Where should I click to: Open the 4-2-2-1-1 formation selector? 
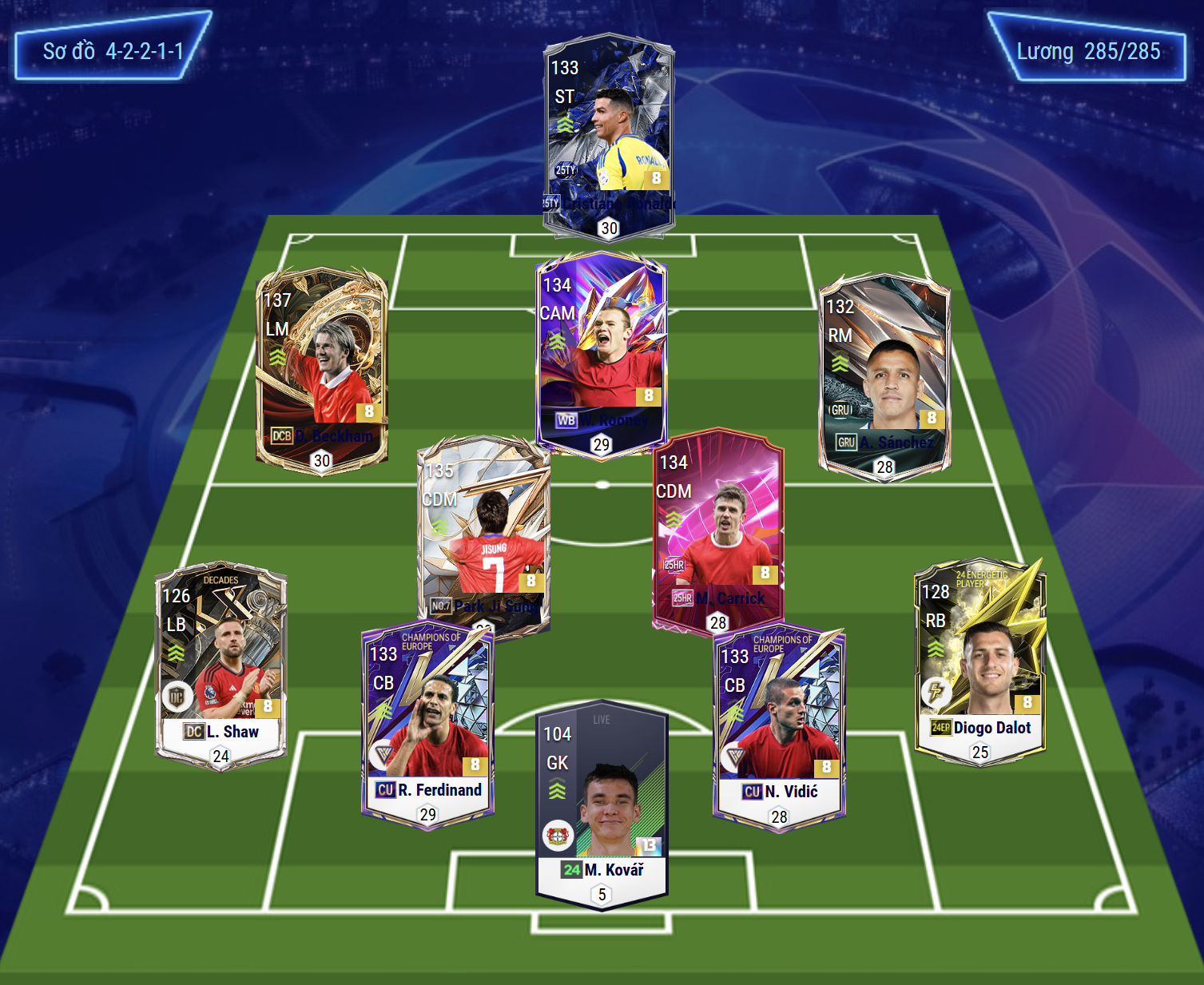(113, 51)
